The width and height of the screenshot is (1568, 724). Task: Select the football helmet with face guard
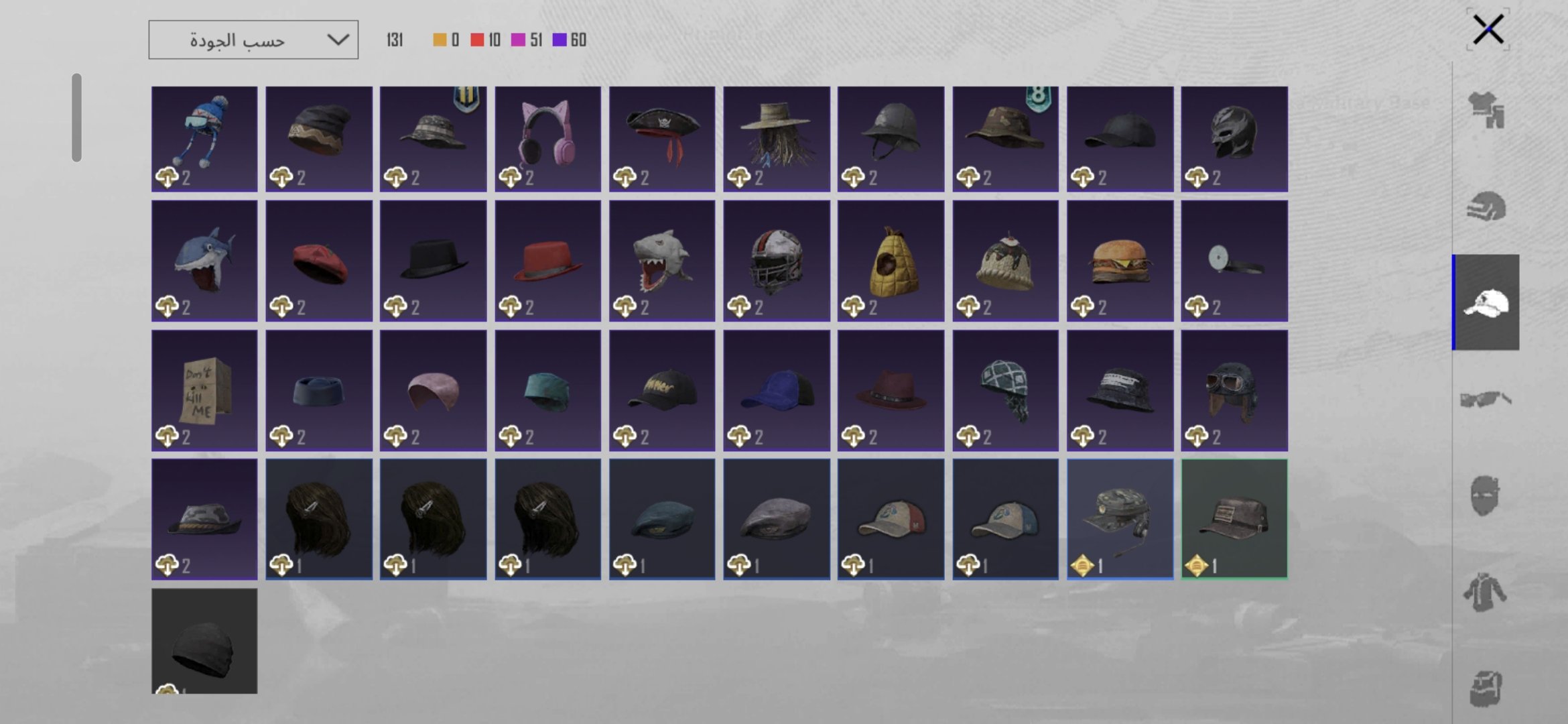click(777, 260)
